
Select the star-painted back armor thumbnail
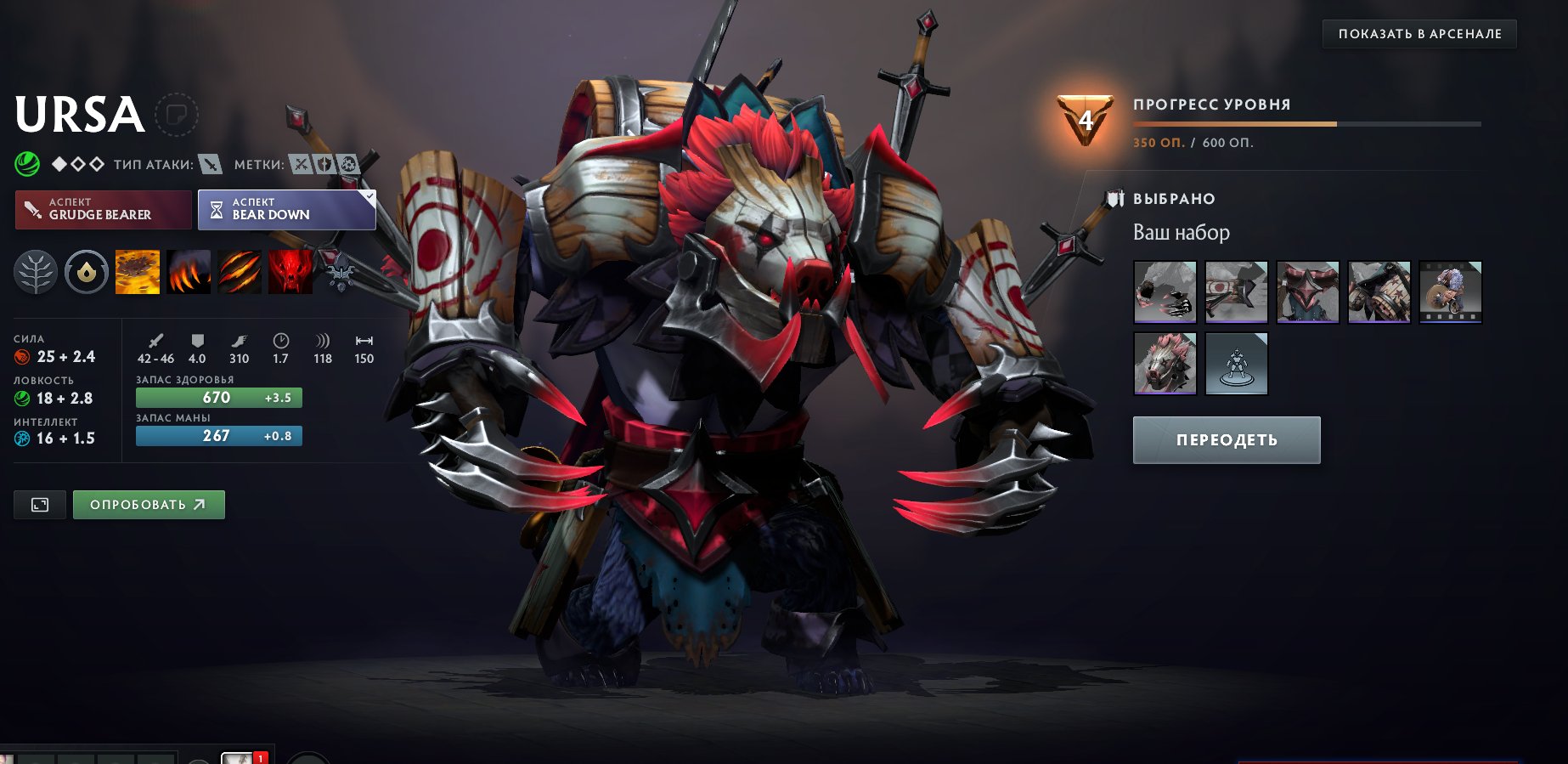[1379, 292]
